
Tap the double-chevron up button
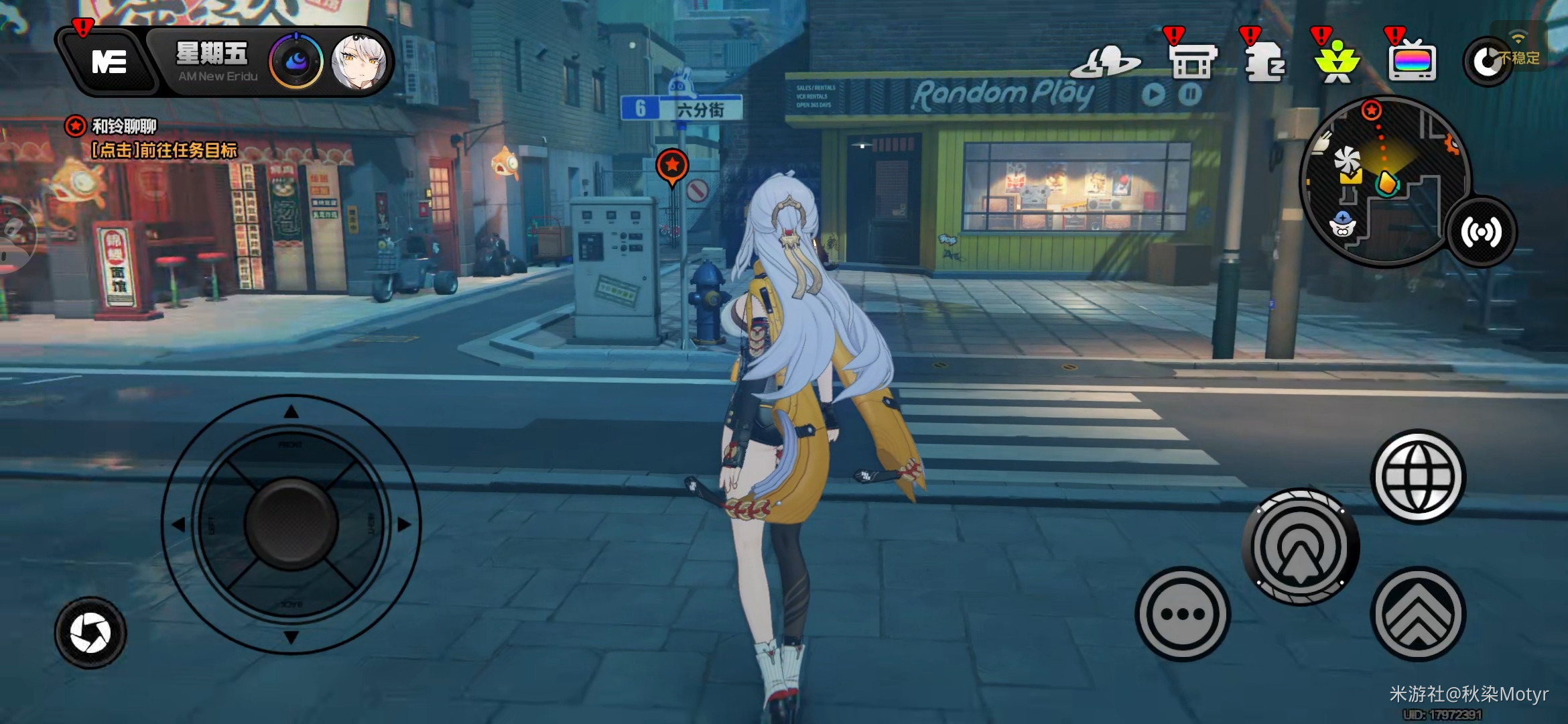tap(1418, 614)
